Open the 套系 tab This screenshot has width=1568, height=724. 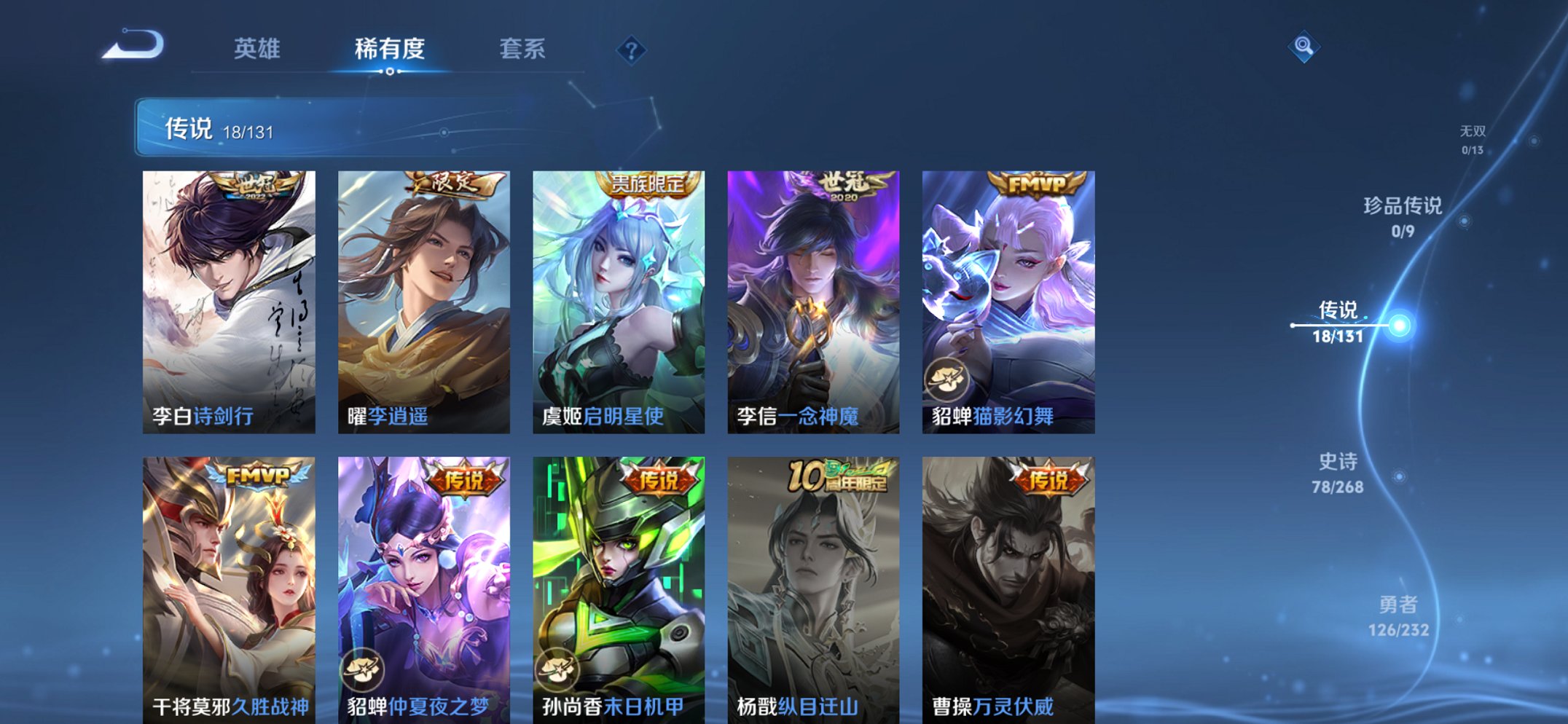click(x=523, y=48)
